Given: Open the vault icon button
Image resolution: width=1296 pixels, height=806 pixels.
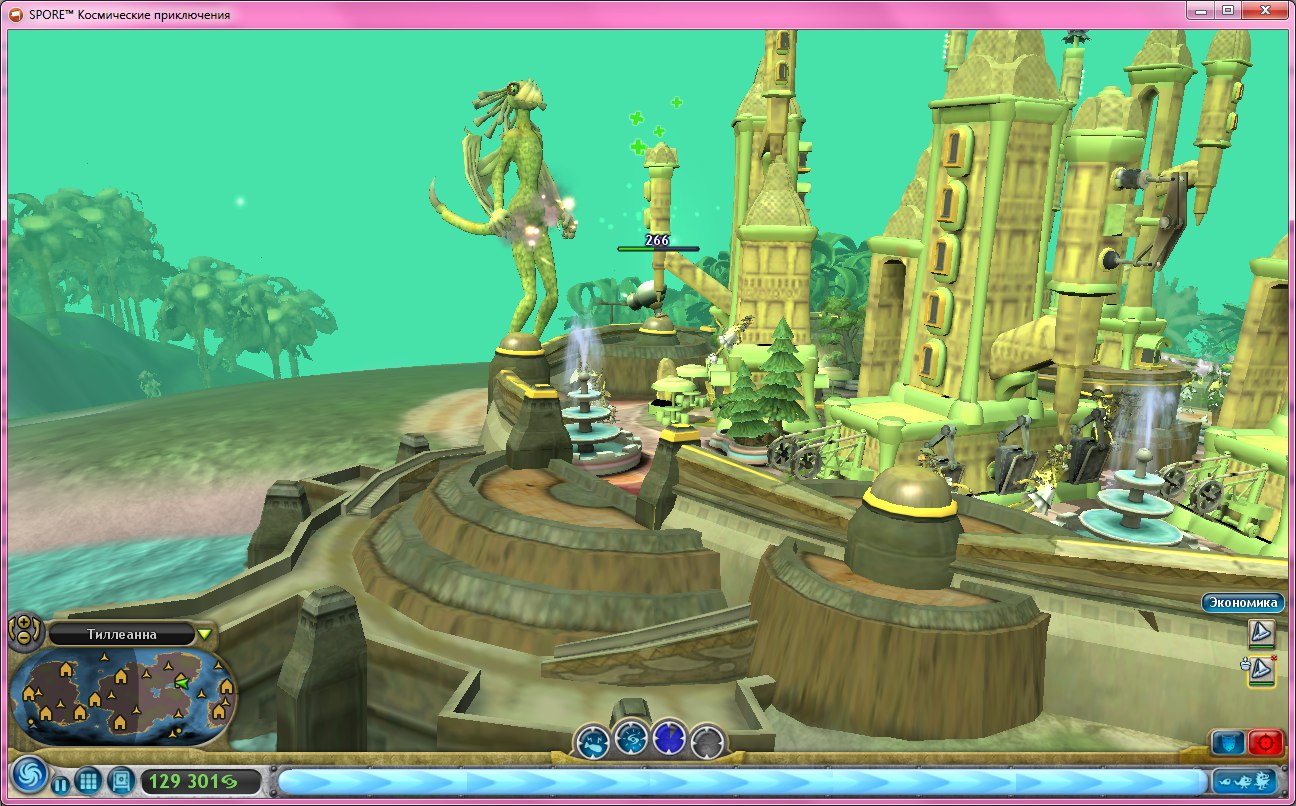Looking at the screenshot, I should (x=120, y=780).
